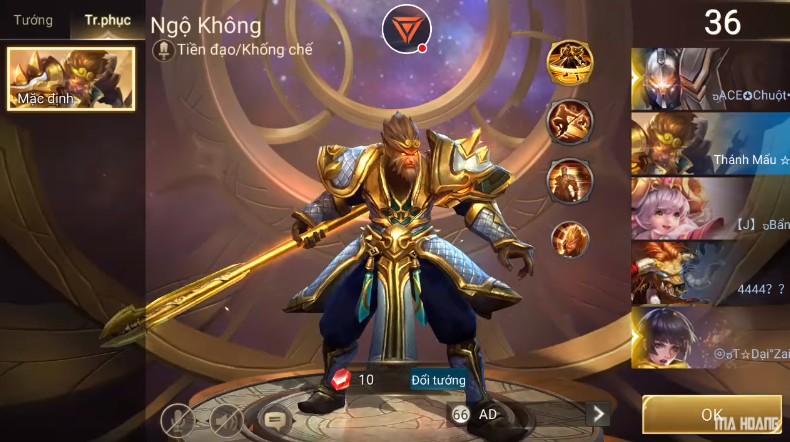790x442 pixels.
Task: Select the pink-haired teammate's player row
Action: point(710,208)
